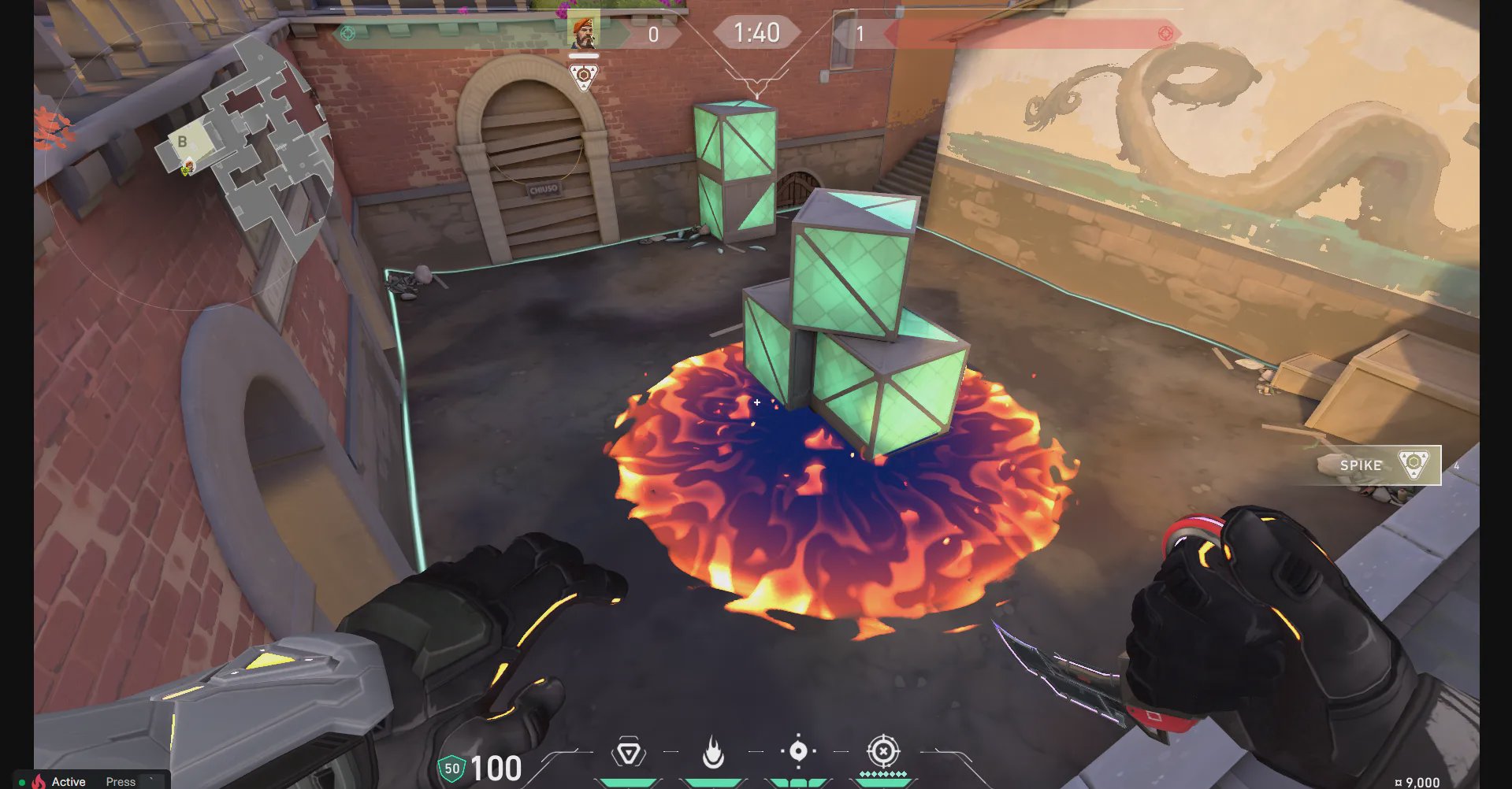Click the Brimstone agent portrait

click(583, 31)
